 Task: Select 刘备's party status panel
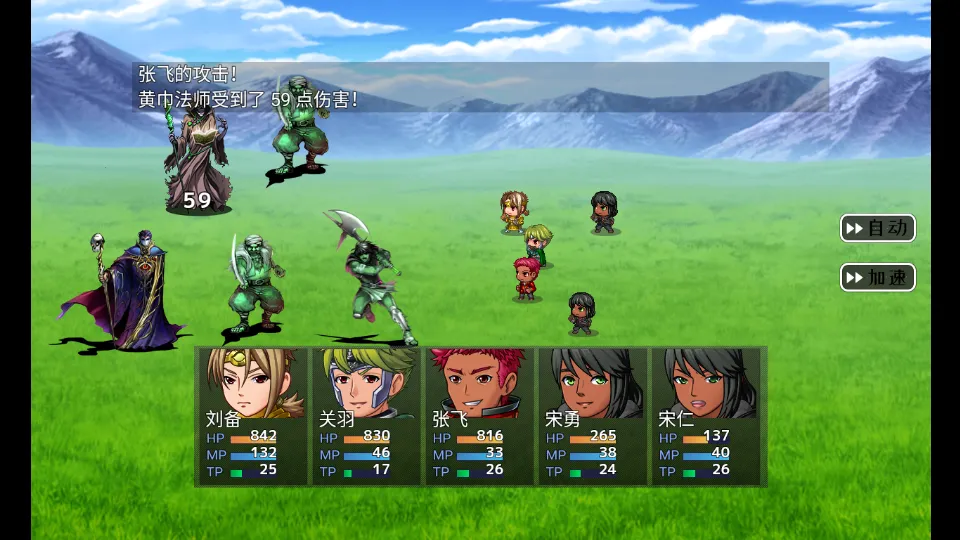[x=254, y=416]
